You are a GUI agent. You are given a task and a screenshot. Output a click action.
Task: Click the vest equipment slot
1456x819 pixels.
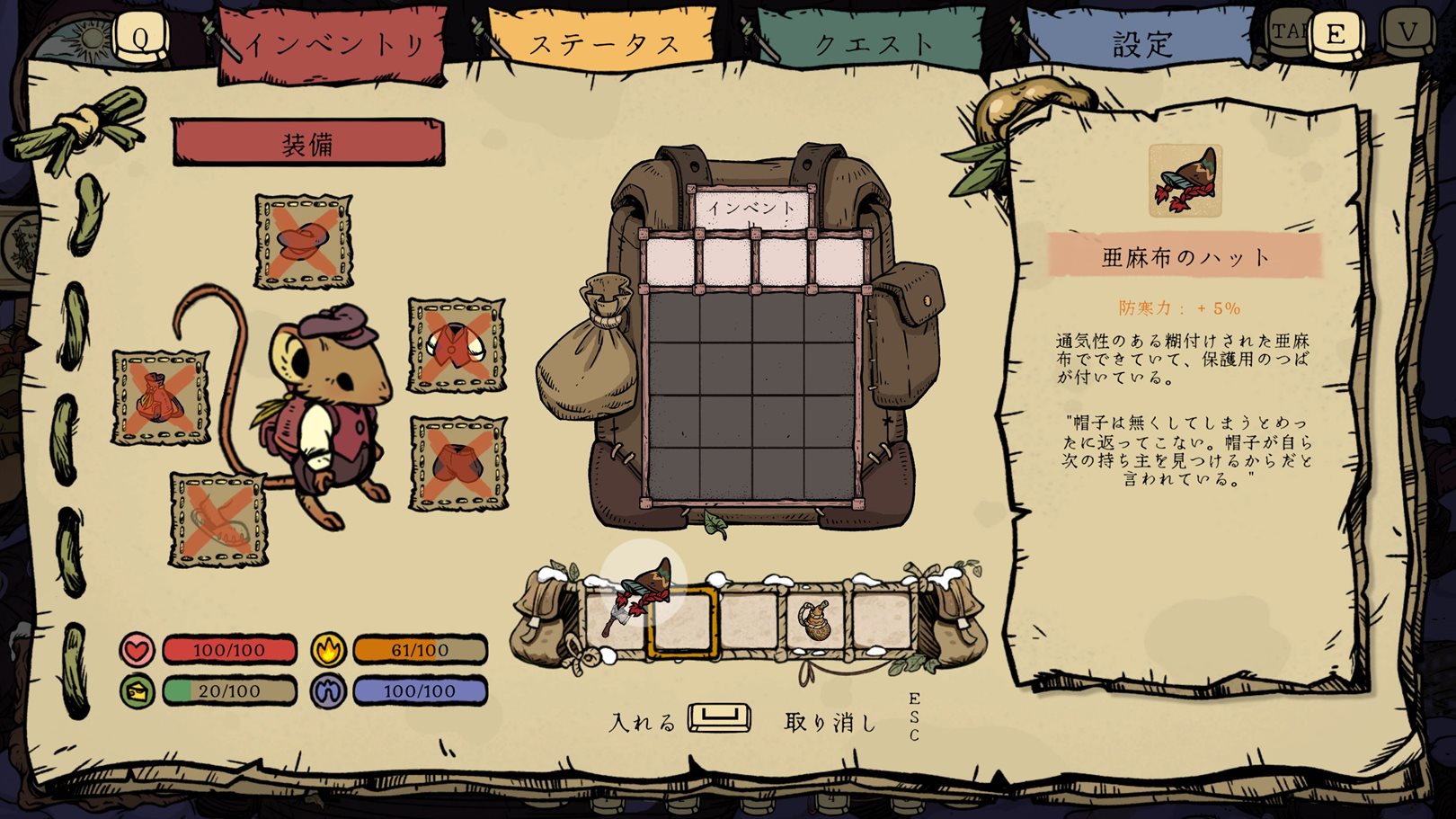457,345
